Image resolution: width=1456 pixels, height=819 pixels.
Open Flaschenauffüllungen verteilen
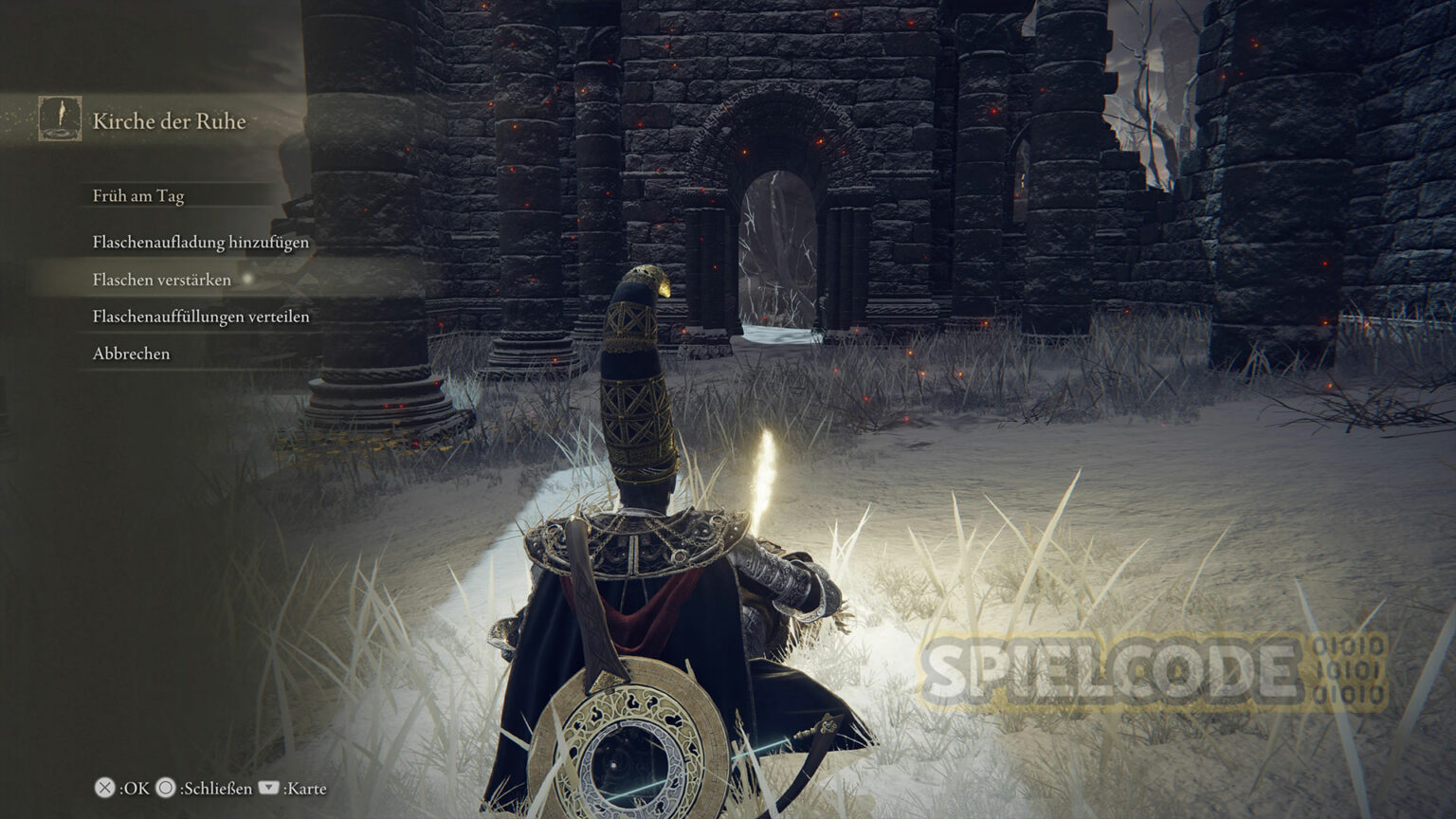pyautogui.click(x=201, y=317)
